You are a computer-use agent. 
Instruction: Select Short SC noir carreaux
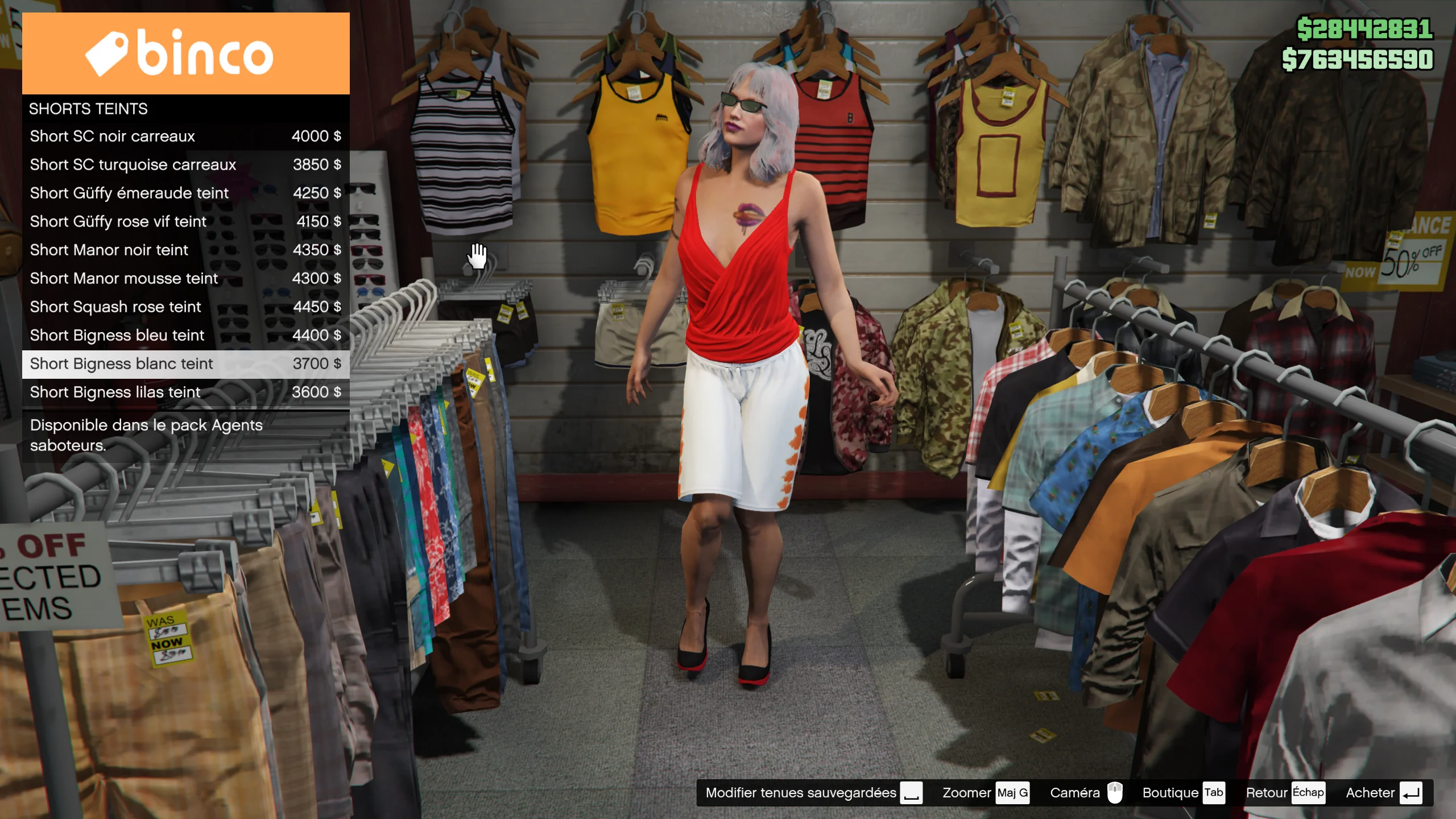click(x=185, y=136)
